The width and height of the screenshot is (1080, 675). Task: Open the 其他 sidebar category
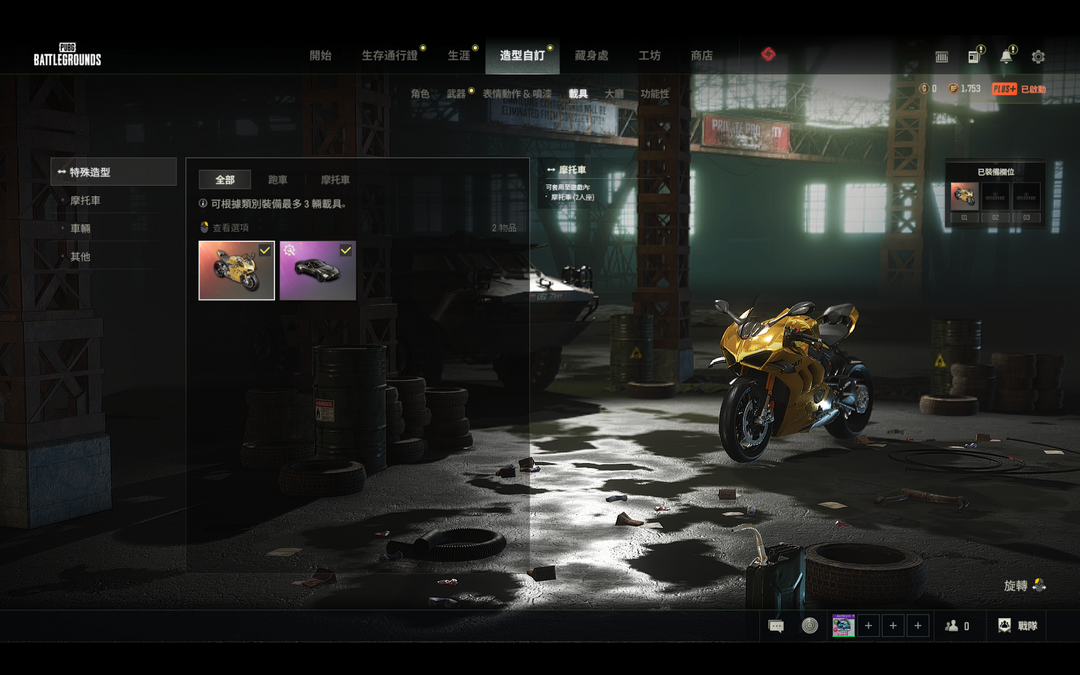[80, 257]
